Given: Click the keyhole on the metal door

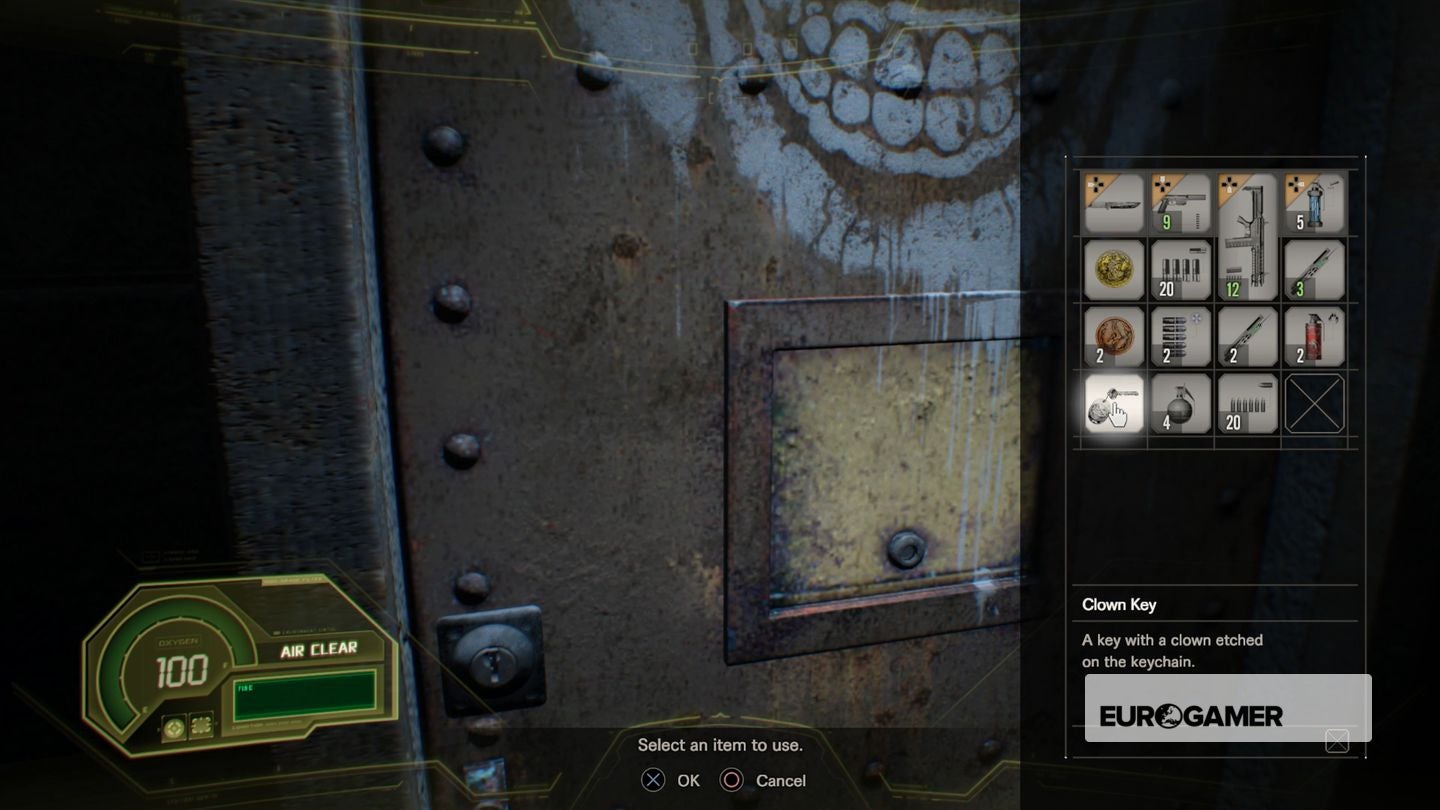Looking at the screenshot, I should tap(491, 662).
